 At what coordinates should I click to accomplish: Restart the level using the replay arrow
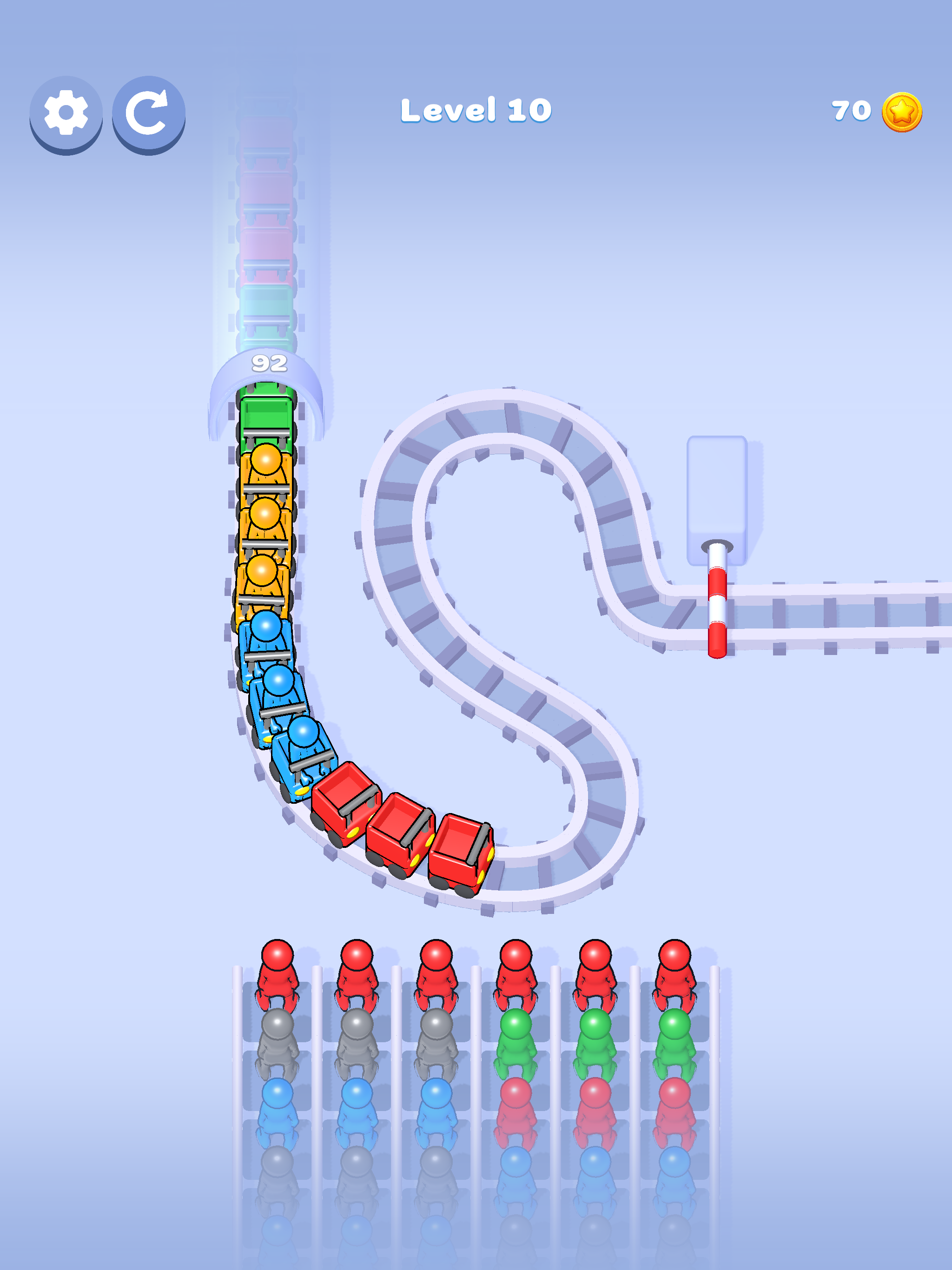[x=148, y=113]
